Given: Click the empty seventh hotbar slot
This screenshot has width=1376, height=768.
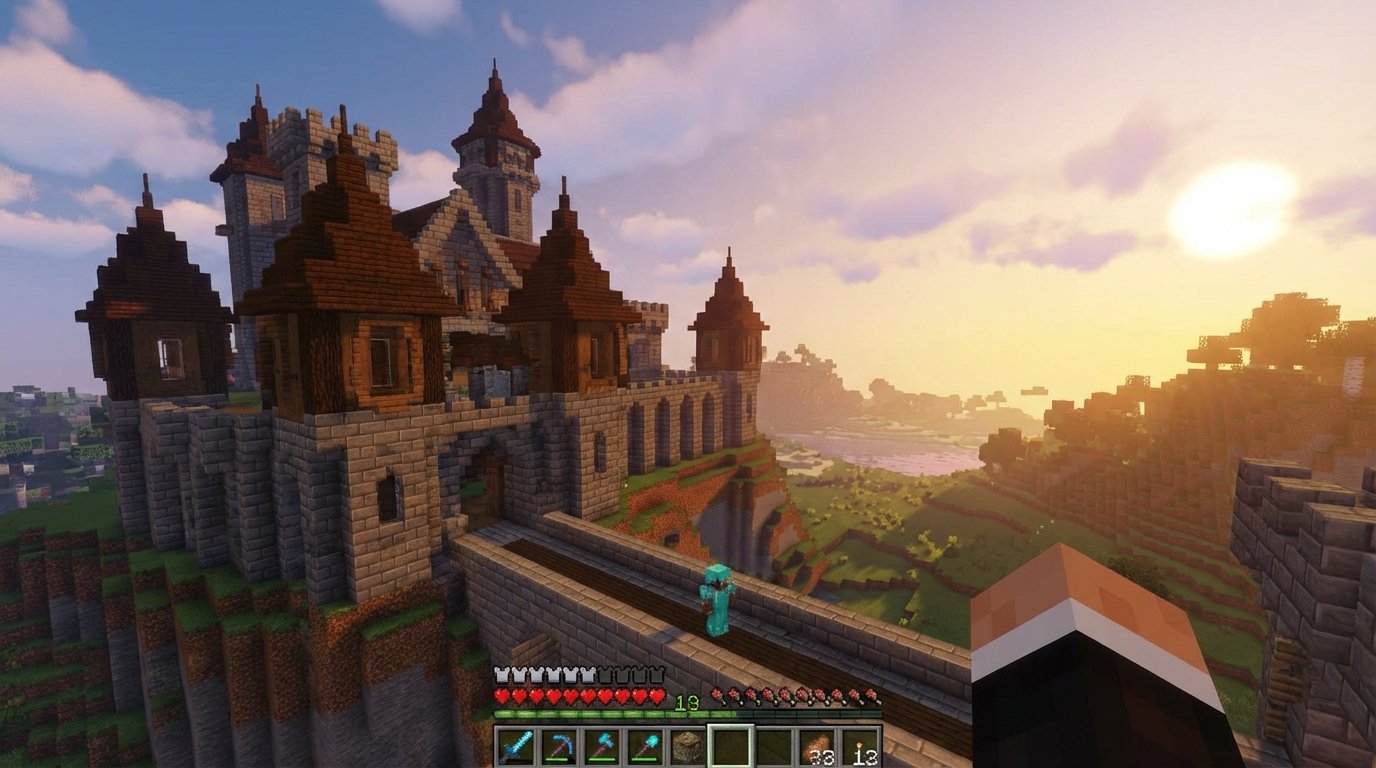Looking at the screenshot, I should coord(774,746).
